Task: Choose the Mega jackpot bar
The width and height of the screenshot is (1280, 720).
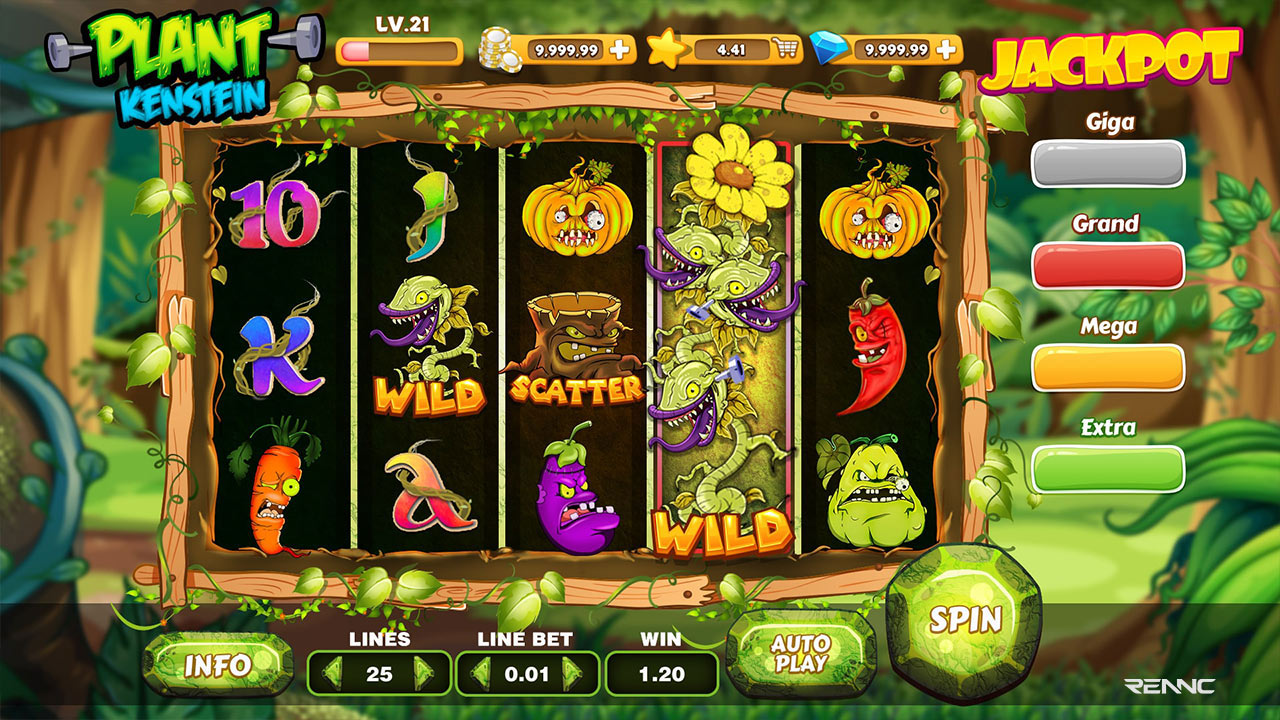Action: coord(1108,367)
